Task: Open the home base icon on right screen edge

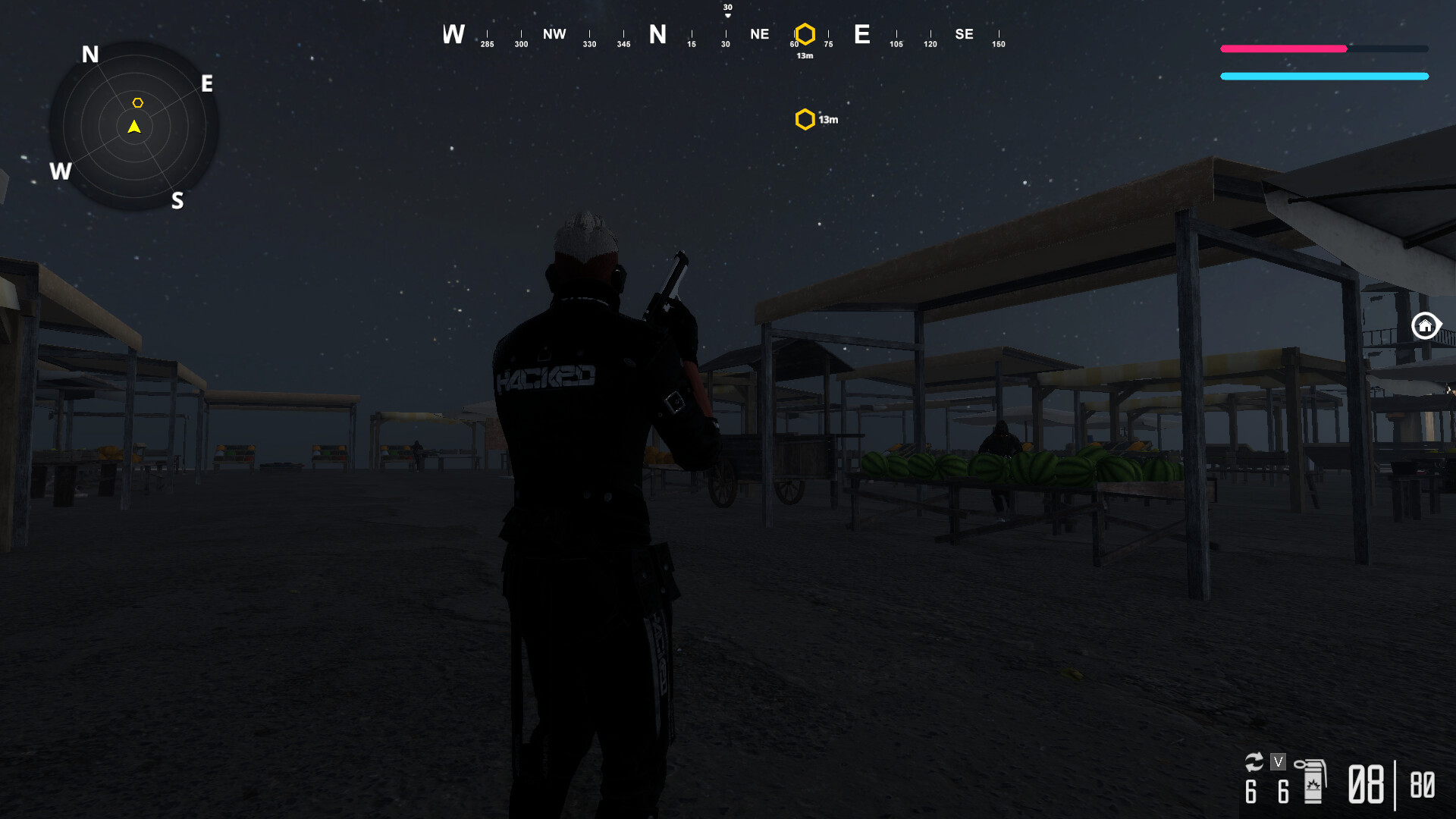Action: [x=1426, y=325]
